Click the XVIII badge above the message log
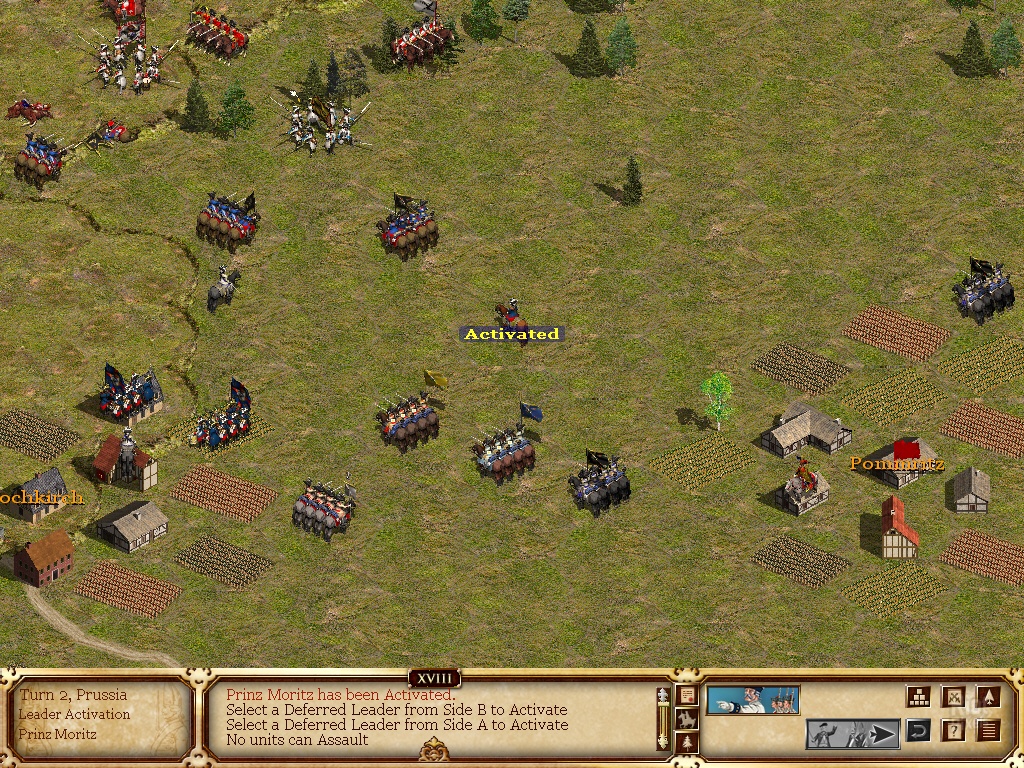The image size is (1024, 768). coord(433,679)
